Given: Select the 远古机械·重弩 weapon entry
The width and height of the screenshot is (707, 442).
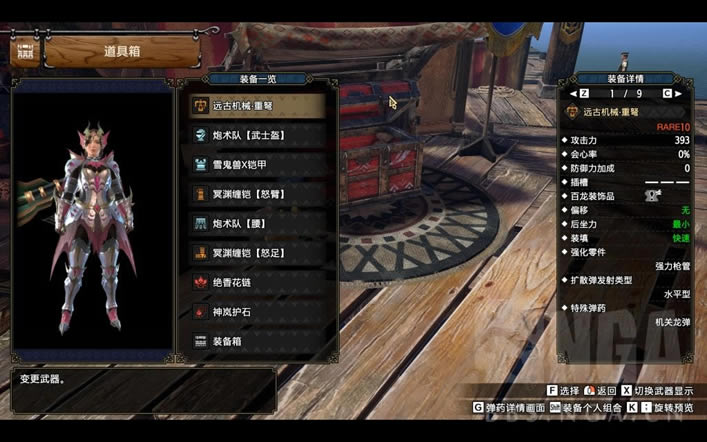Looking at the screenshot, I should click(256, 105).
